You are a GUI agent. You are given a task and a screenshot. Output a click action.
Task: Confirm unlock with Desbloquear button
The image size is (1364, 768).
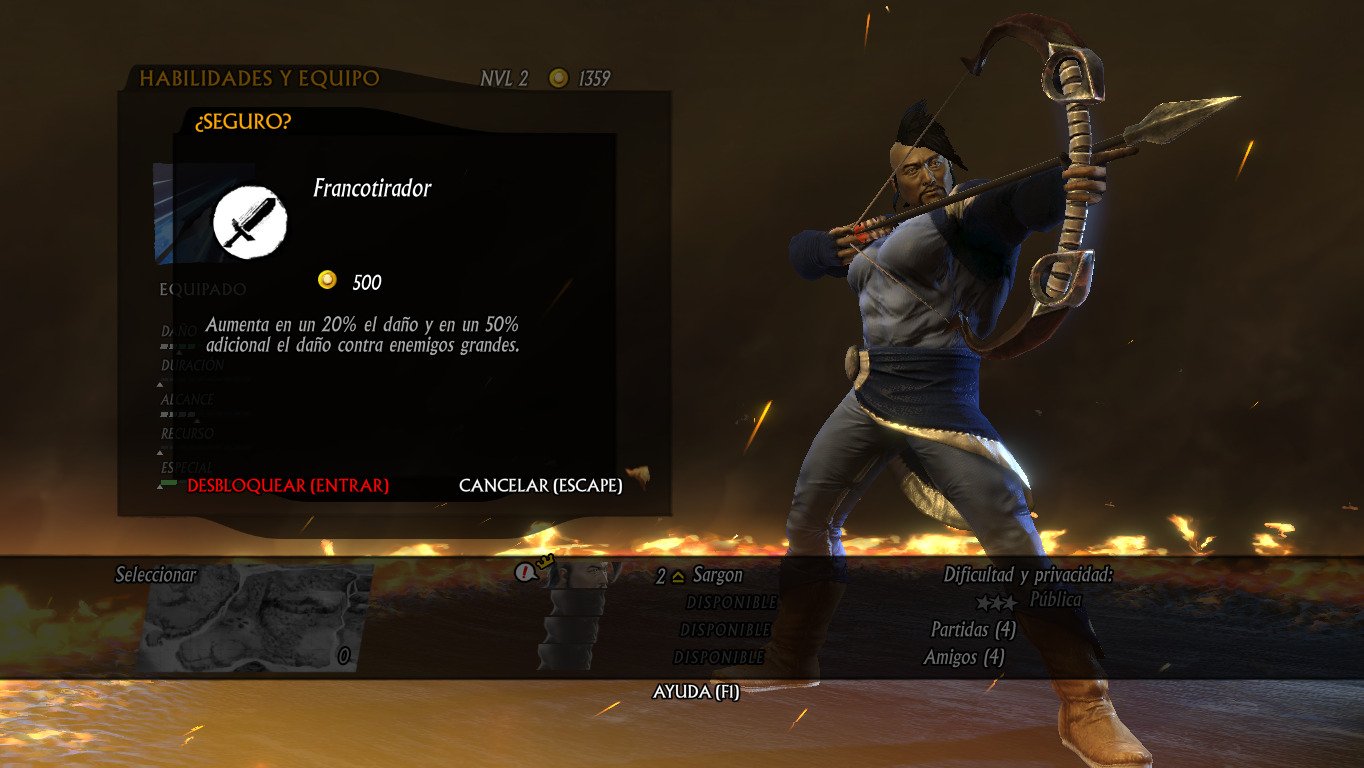point(288,486)
